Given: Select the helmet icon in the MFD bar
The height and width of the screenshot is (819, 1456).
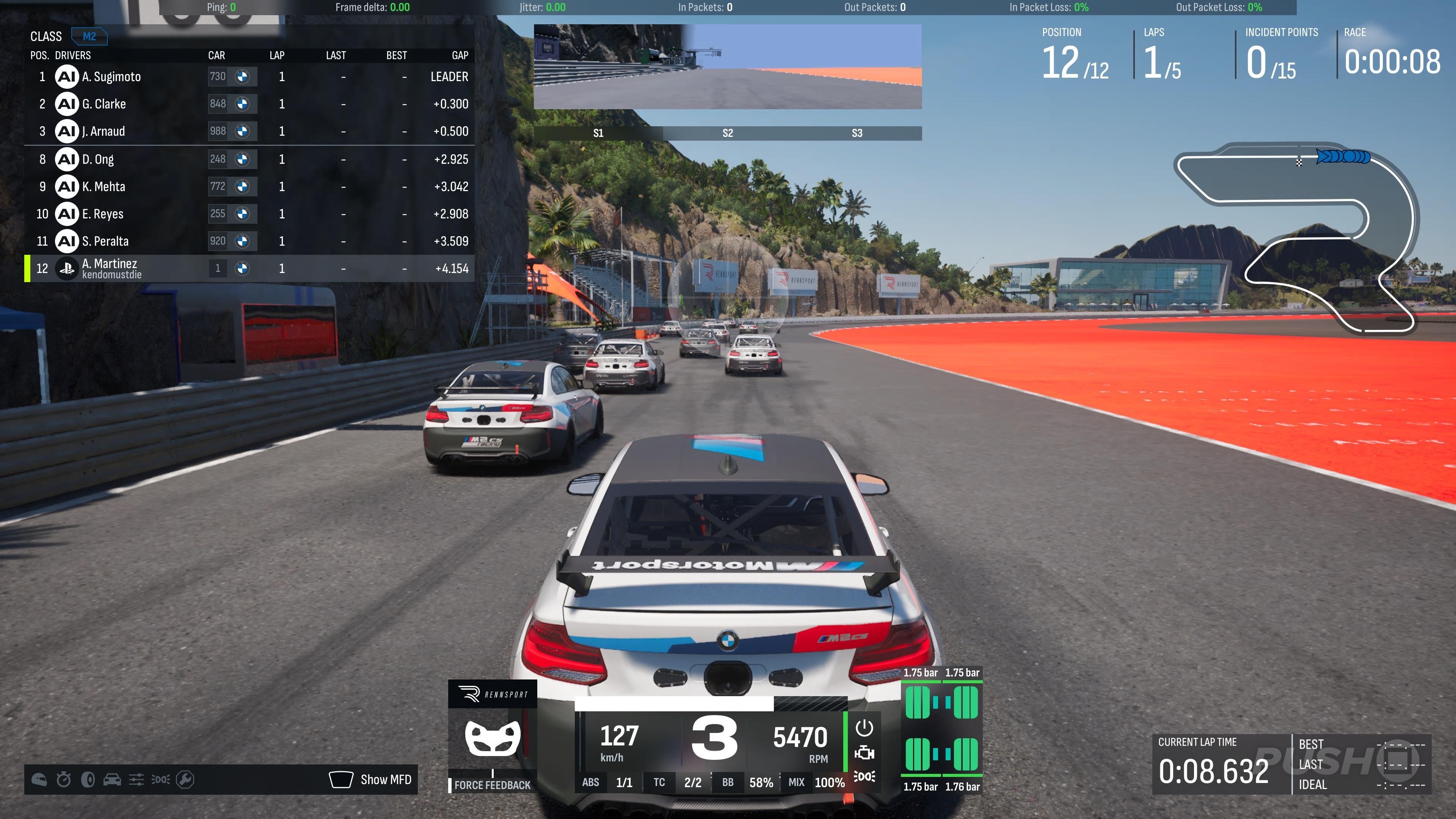Looking at the screenshot, I should [39, 780].
